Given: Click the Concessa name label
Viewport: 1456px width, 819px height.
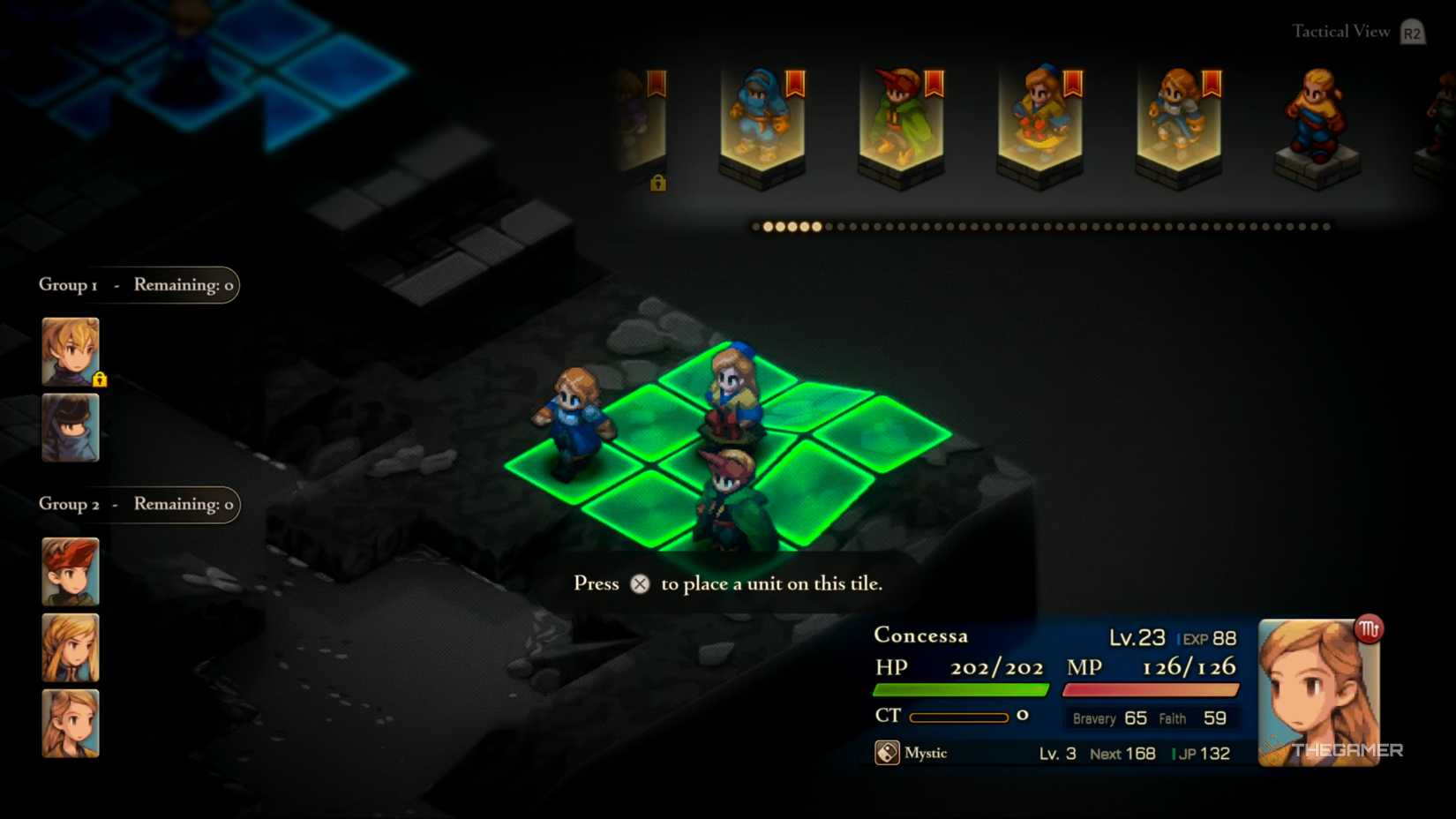Looking at the screenshot, I should click(919, 635).
